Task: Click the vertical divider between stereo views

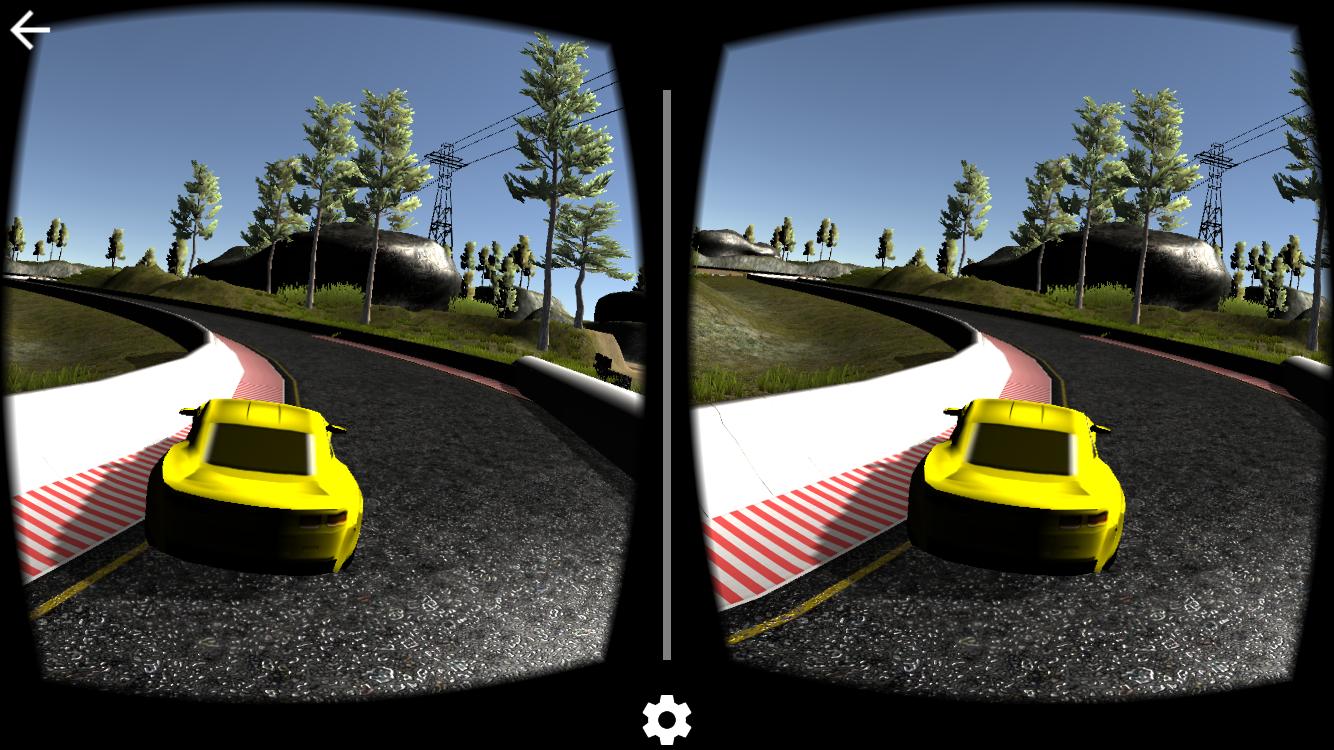Action: (x=666, y=375)
